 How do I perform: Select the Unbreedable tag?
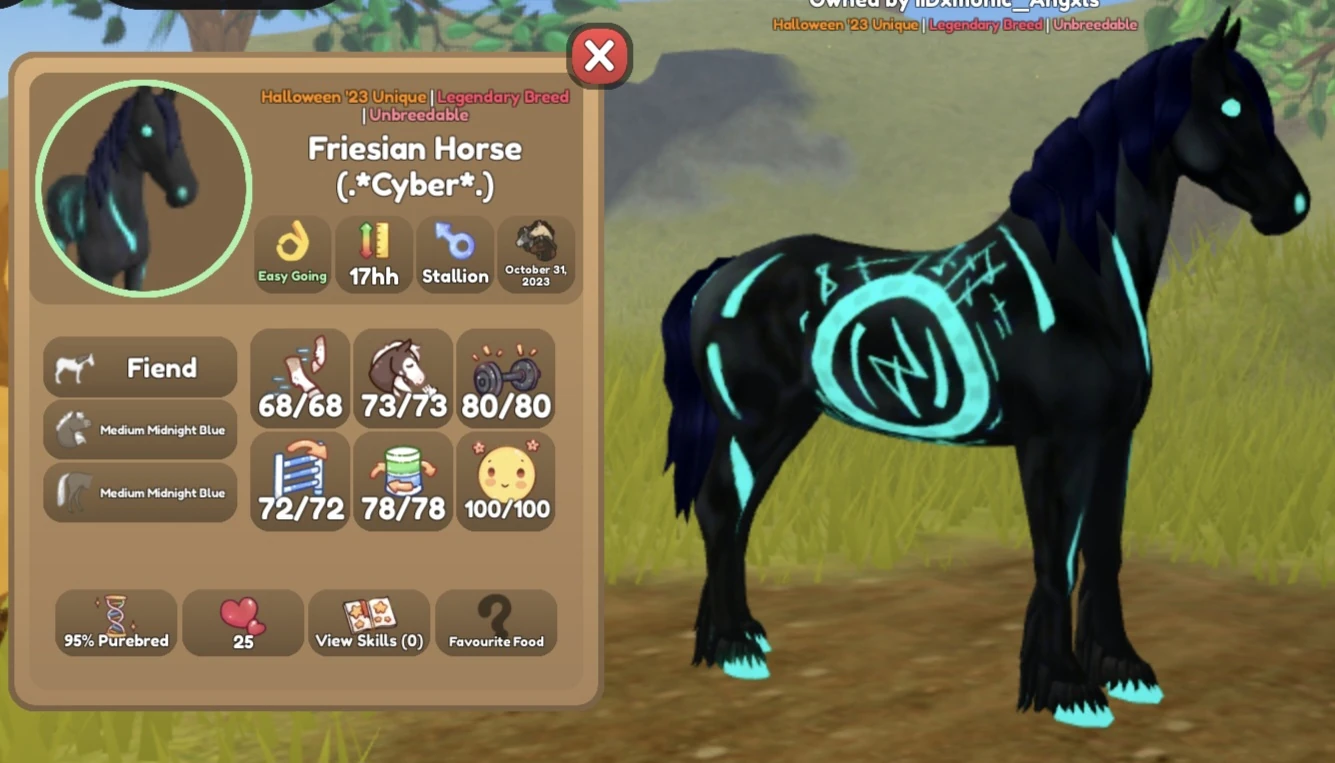pyautogui.click(x=419, y=114)
